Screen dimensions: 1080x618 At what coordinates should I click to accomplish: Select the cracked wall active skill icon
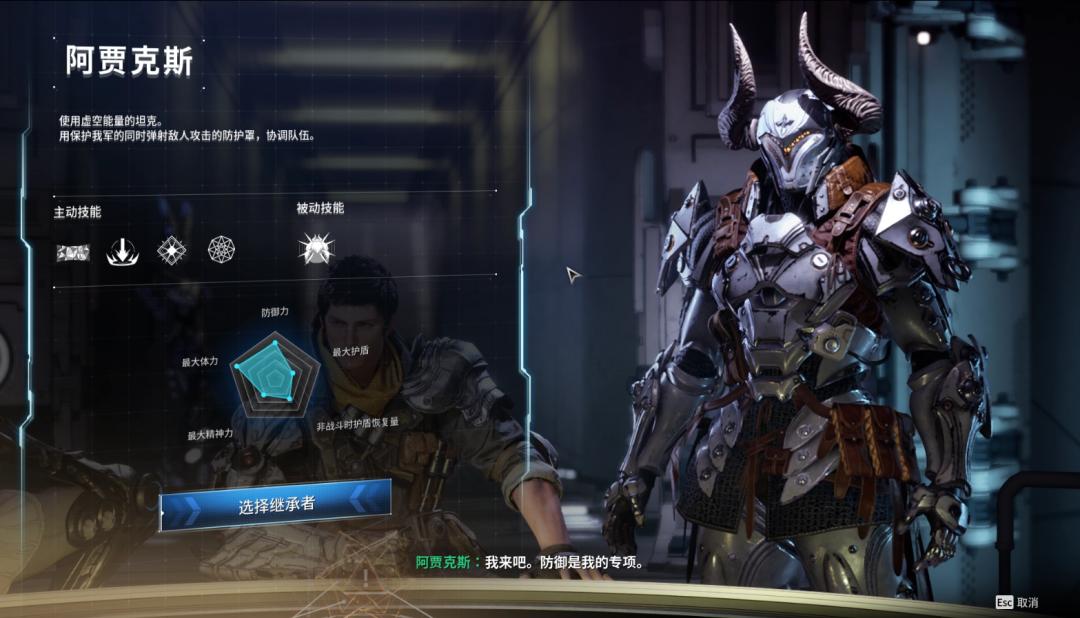tap(73, 251)
